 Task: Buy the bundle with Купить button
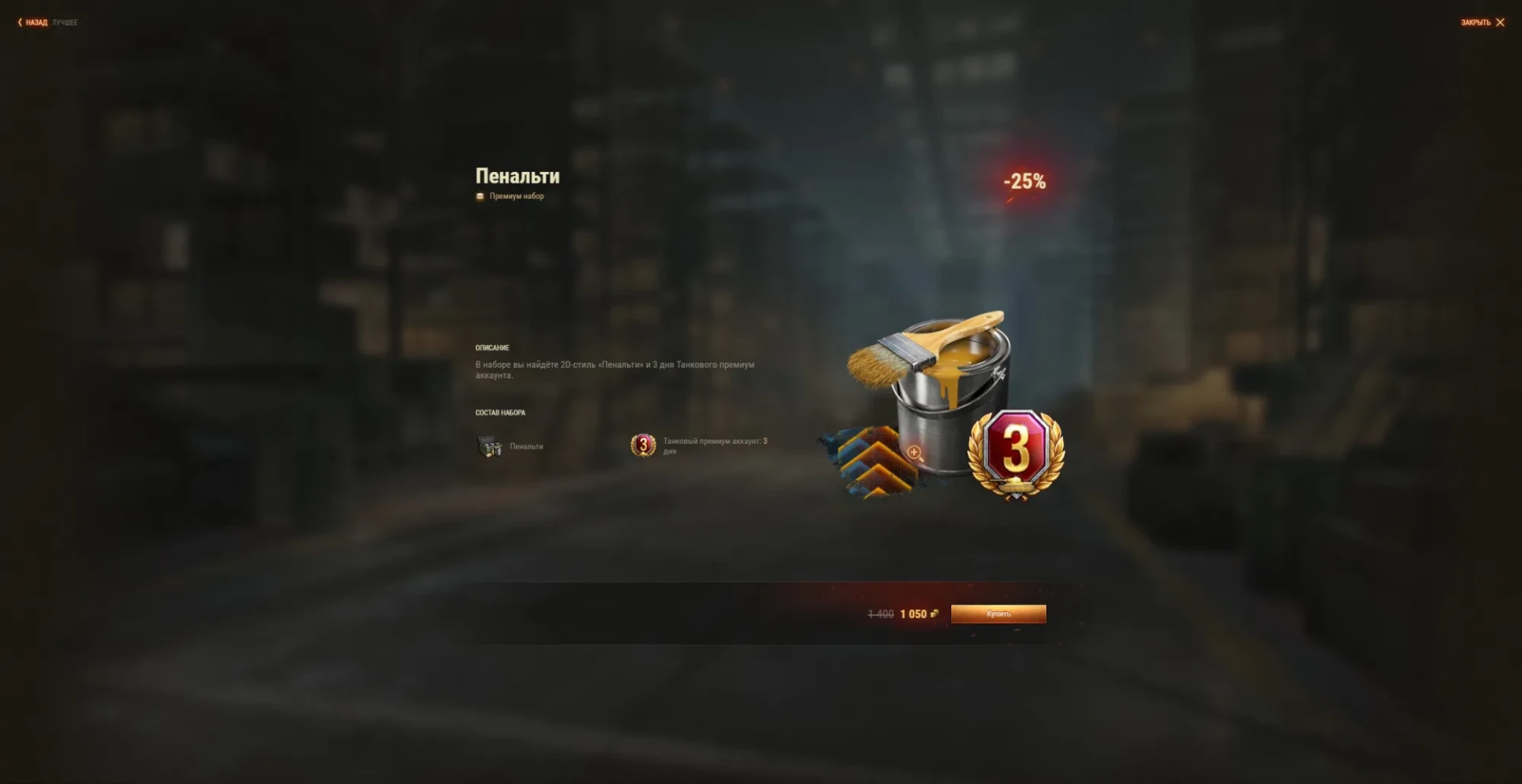[998, 614]
